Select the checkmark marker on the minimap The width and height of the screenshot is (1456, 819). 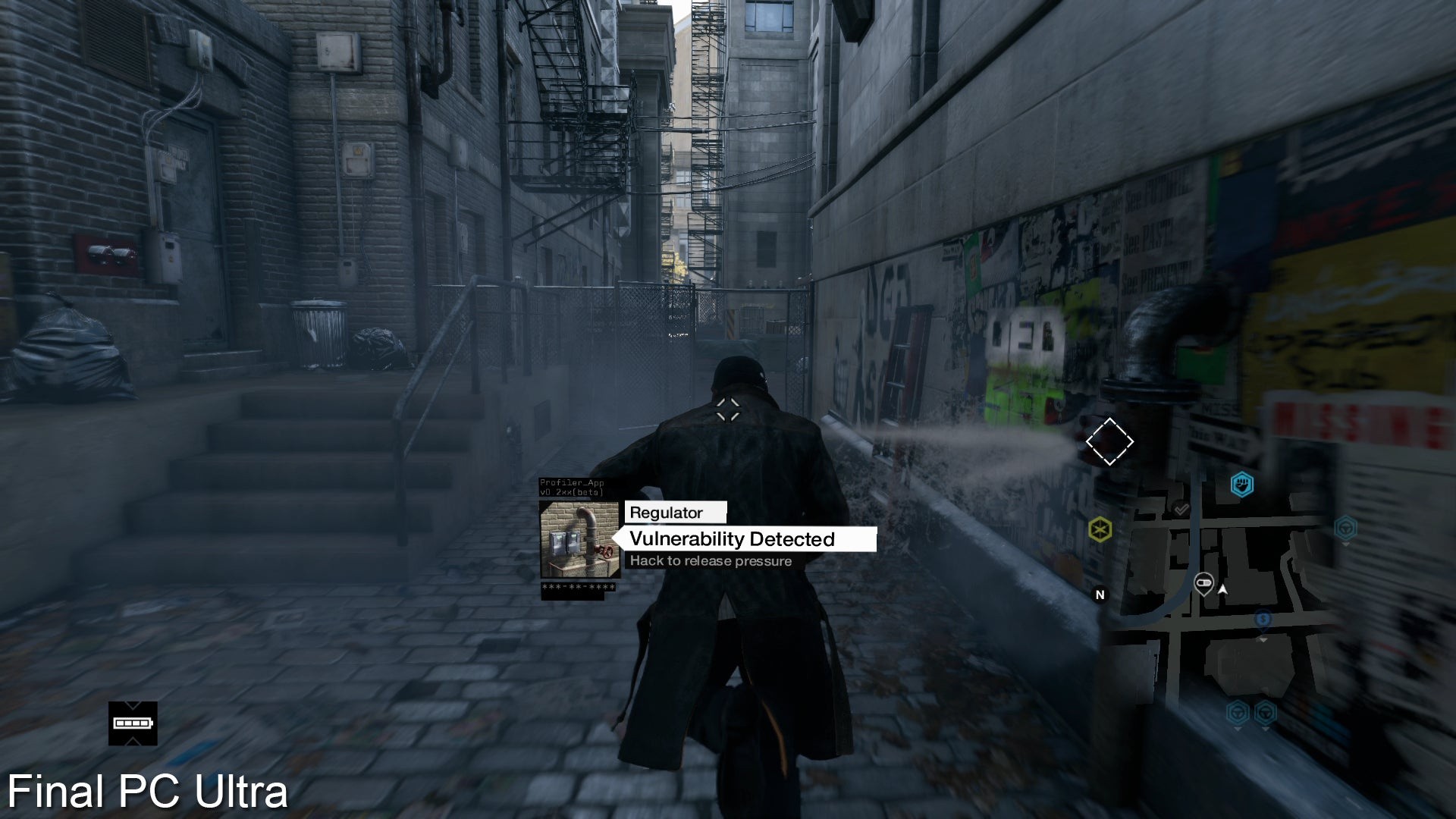coord(1181,510)
